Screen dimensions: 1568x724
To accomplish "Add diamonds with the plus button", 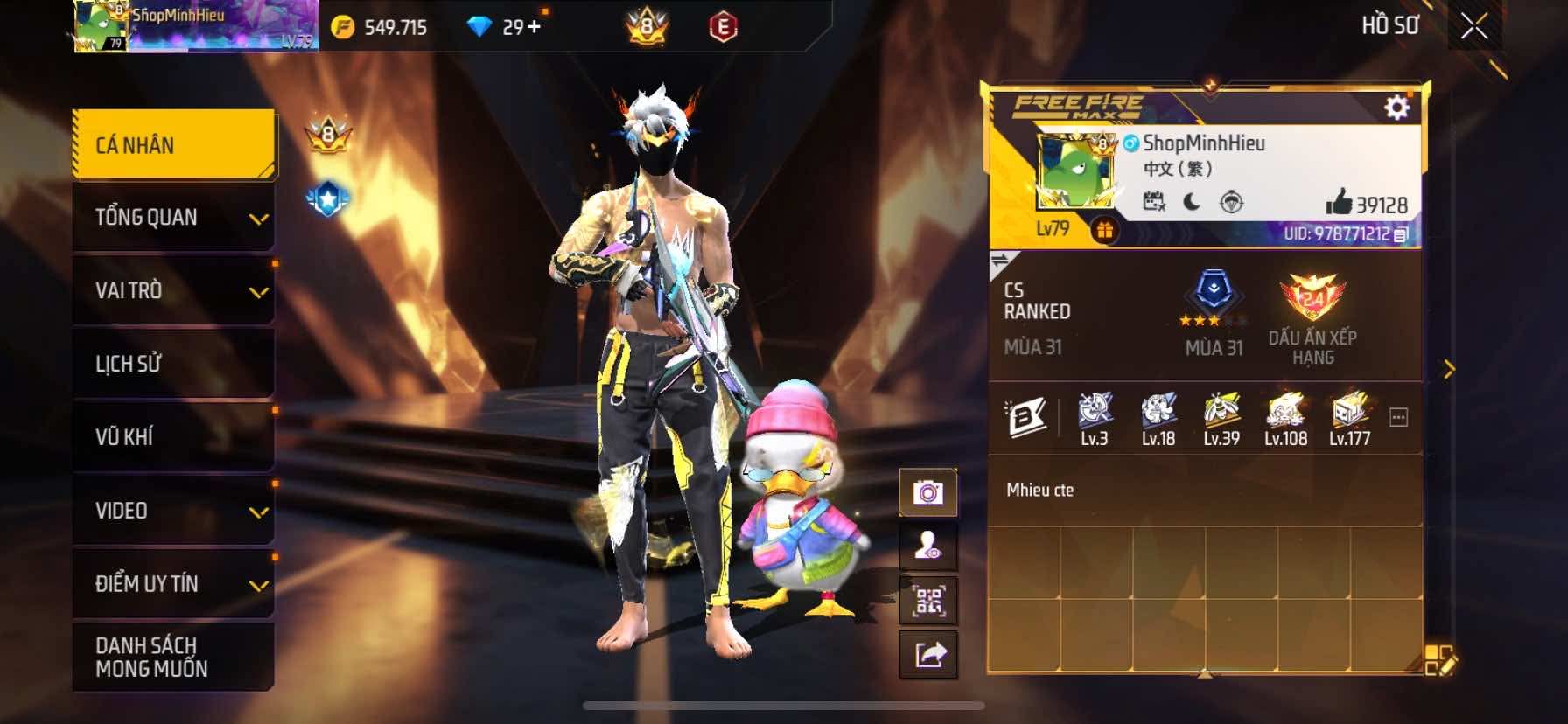I will 534,27.
